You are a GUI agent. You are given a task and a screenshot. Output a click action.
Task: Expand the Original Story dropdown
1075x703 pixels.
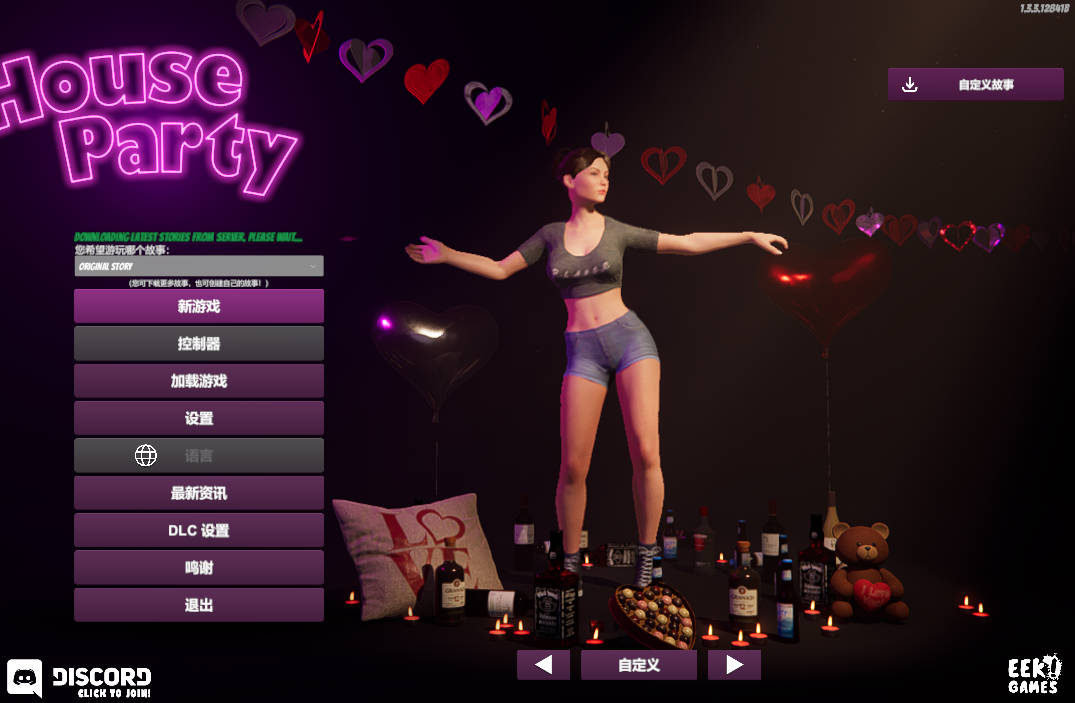coord(198,266)
